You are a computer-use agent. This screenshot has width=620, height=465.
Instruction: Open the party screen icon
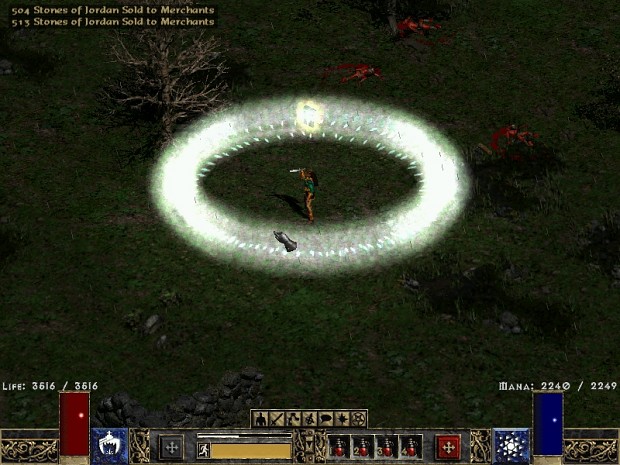pyautogui.click(x=309, y=418)
